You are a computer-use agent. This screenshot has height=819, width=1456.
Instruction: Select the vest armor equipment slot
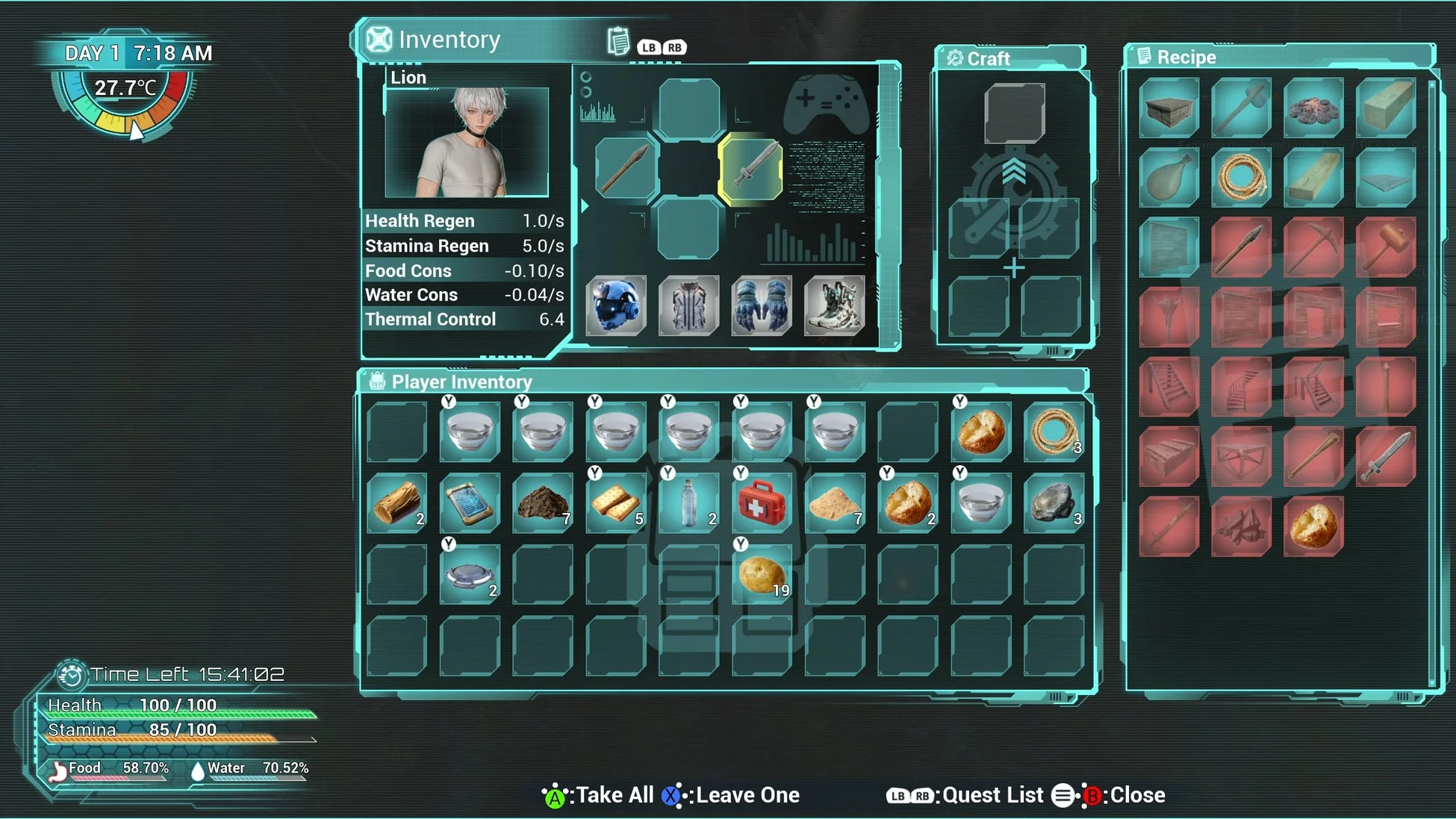pos(688,305)
